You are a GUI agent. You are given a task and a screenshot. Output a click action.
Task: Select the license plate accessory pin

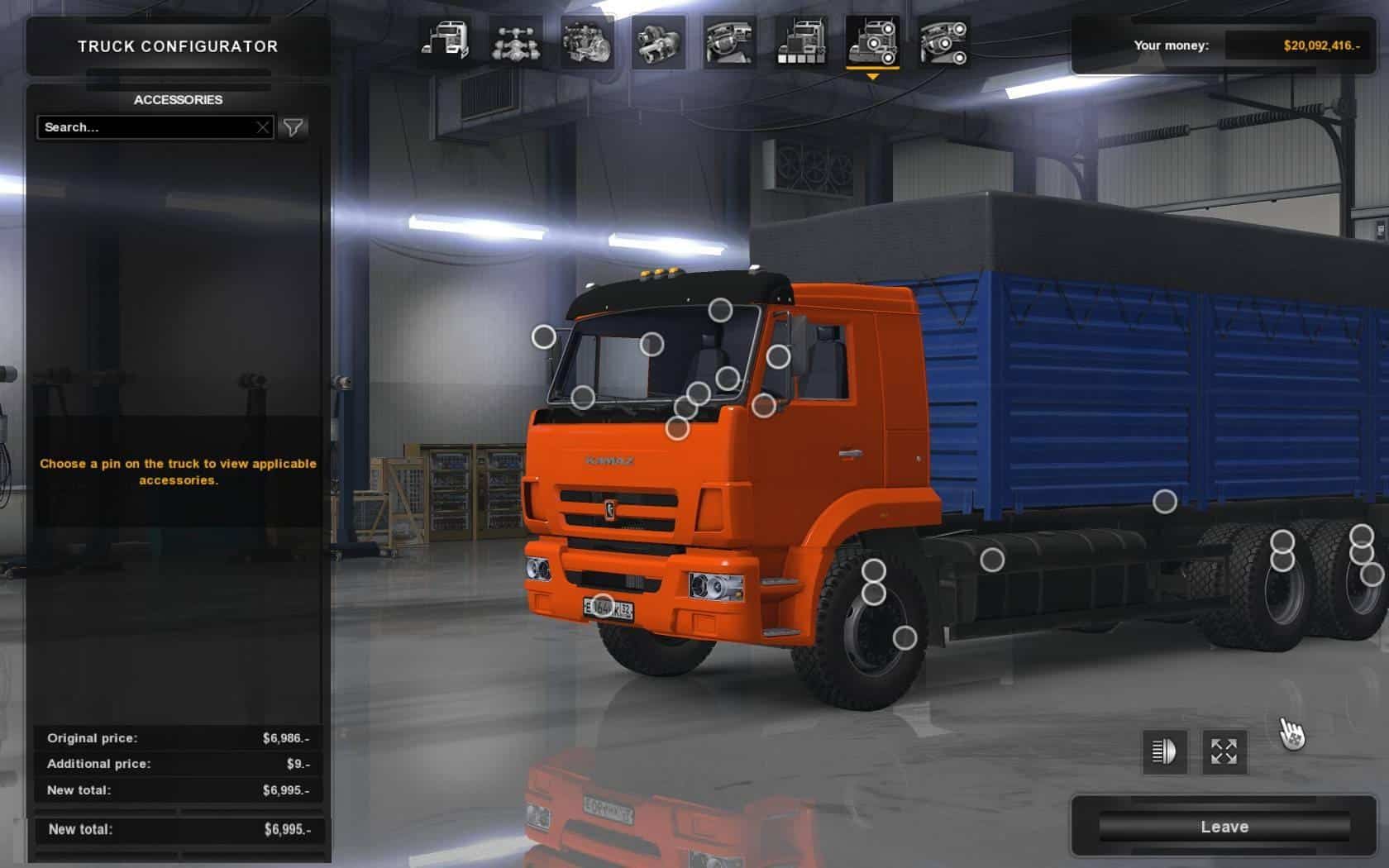603,606
